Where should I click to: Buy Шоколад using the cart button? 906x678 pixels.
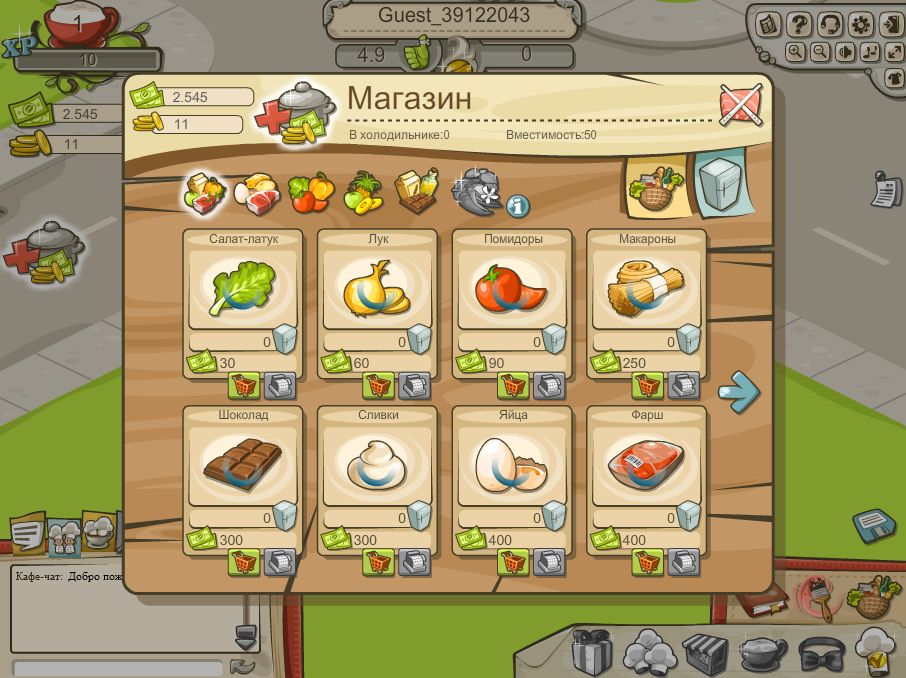pos(244,562)
